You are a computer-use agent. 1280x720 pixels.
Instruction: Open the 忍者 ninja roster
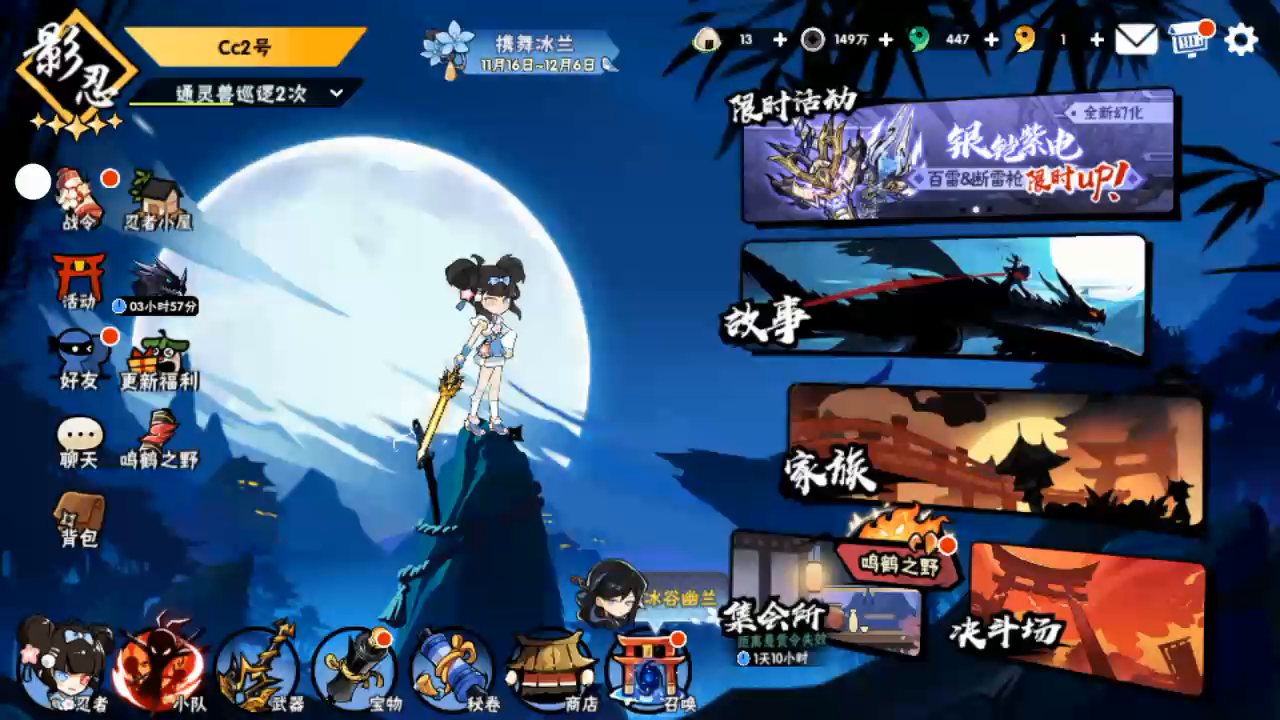(65, 665)
